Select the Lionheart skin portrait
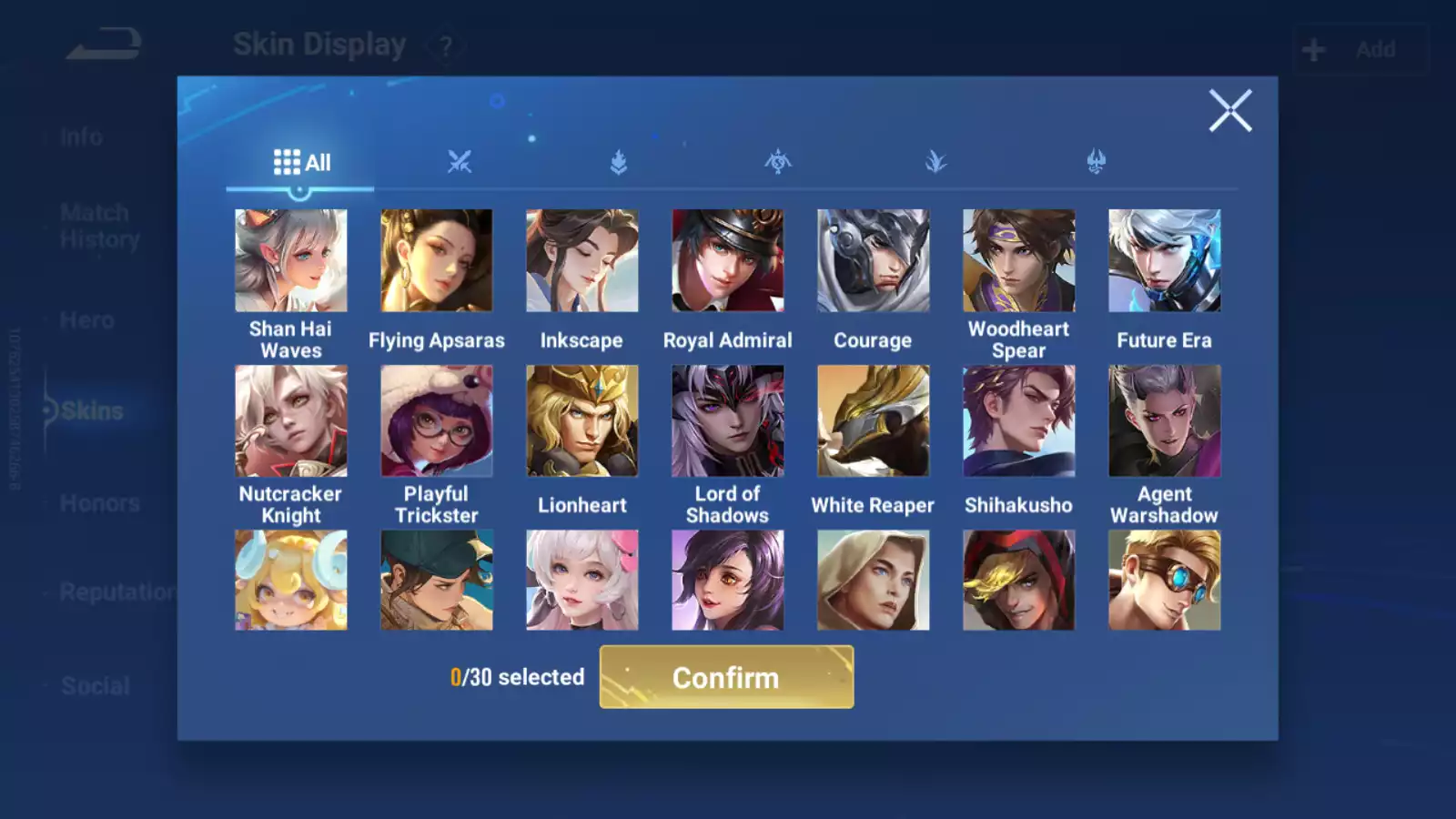This screenshot has width=1456, height=819. click(x=581, y=421)
